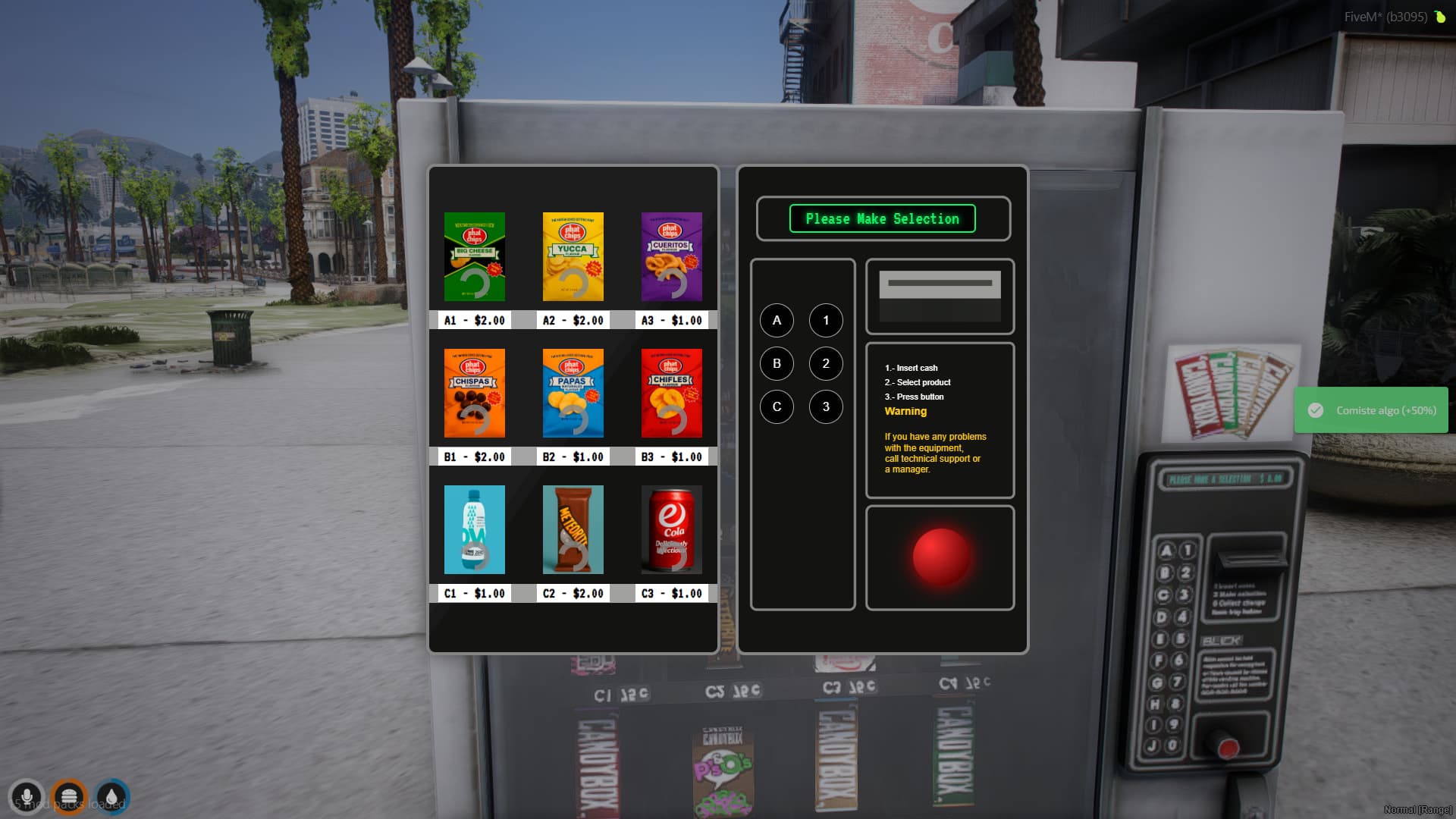This screenshot has width=1456, height=819.
Task: Click the checkmark on Comiste algo notification
Action: tap(1314, 410)
